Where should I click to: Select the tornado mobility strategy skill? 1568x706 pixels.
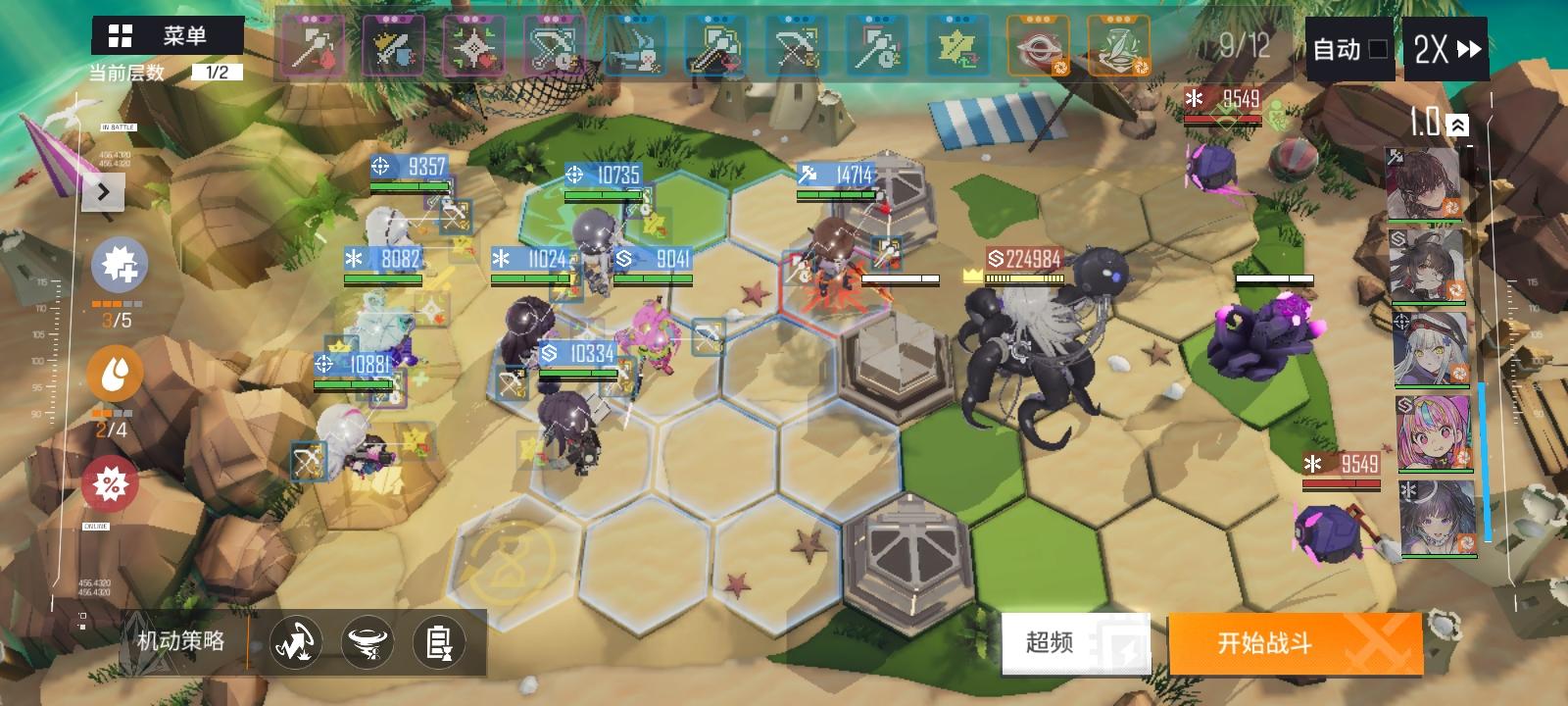[367, 641]
